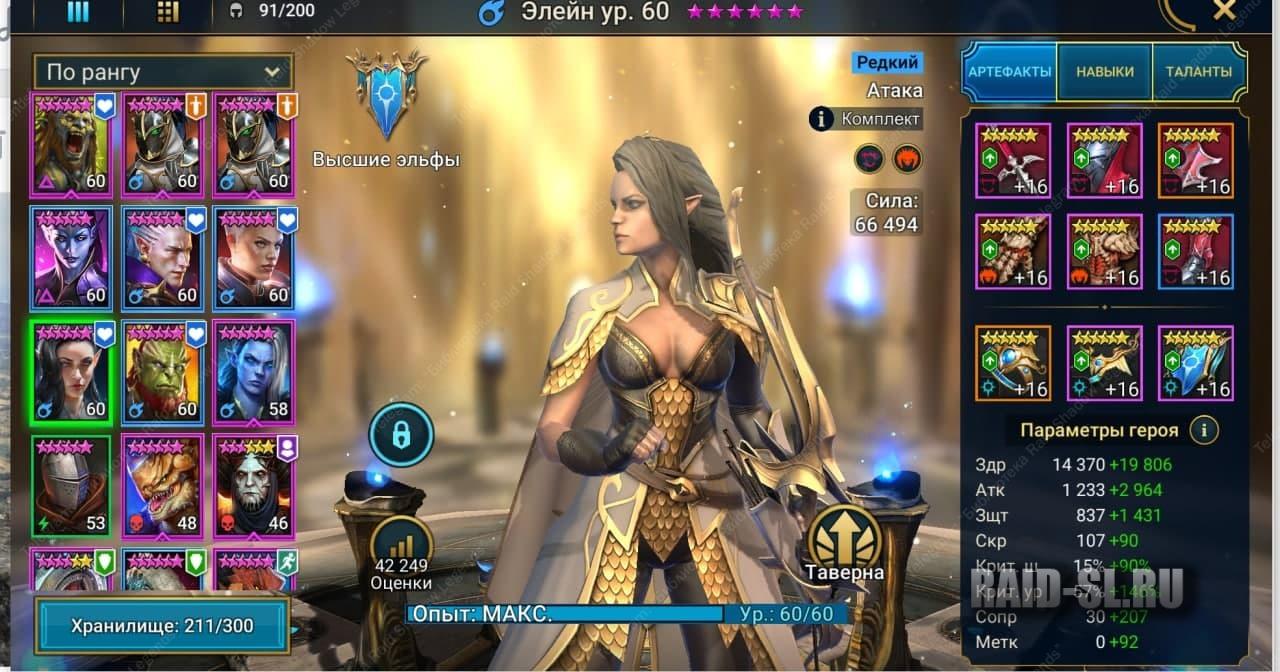Go to the Таверна
Image resolution: width=1280 pixels, height=672 pixels.
click(x=845, y=542)
